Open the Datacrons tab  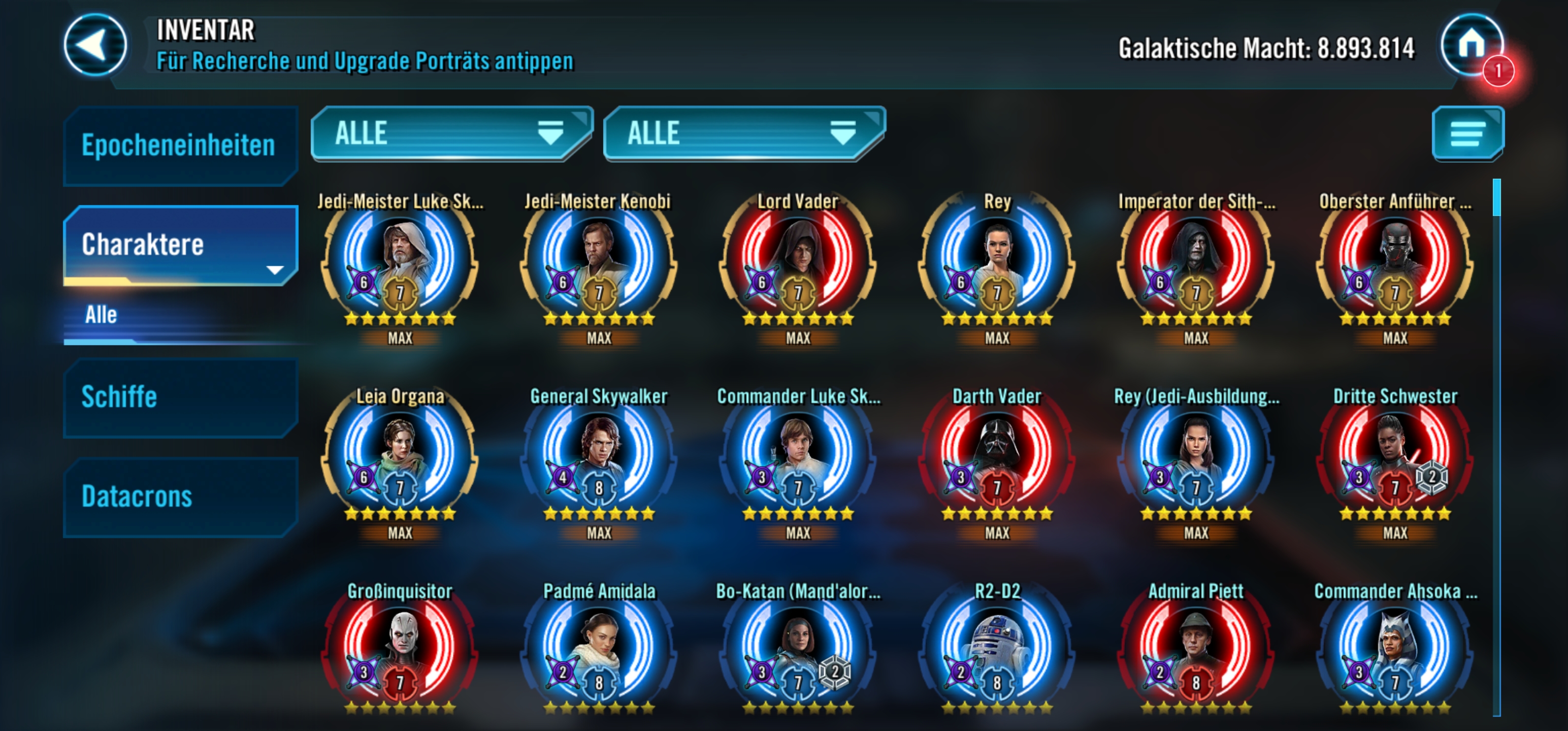179,496
